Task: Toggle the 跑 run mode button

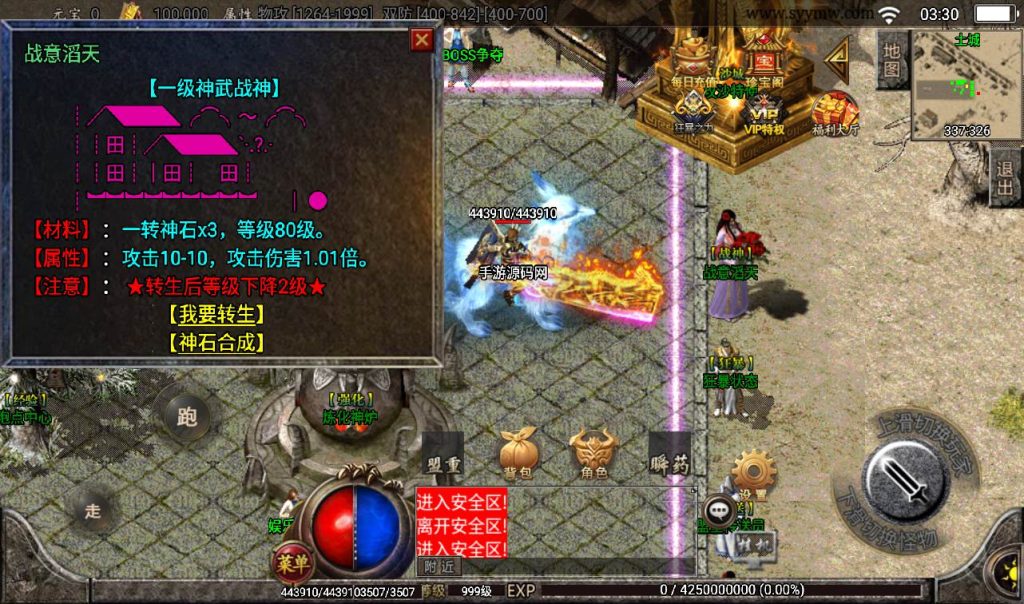Action: [x=186, y=417]
